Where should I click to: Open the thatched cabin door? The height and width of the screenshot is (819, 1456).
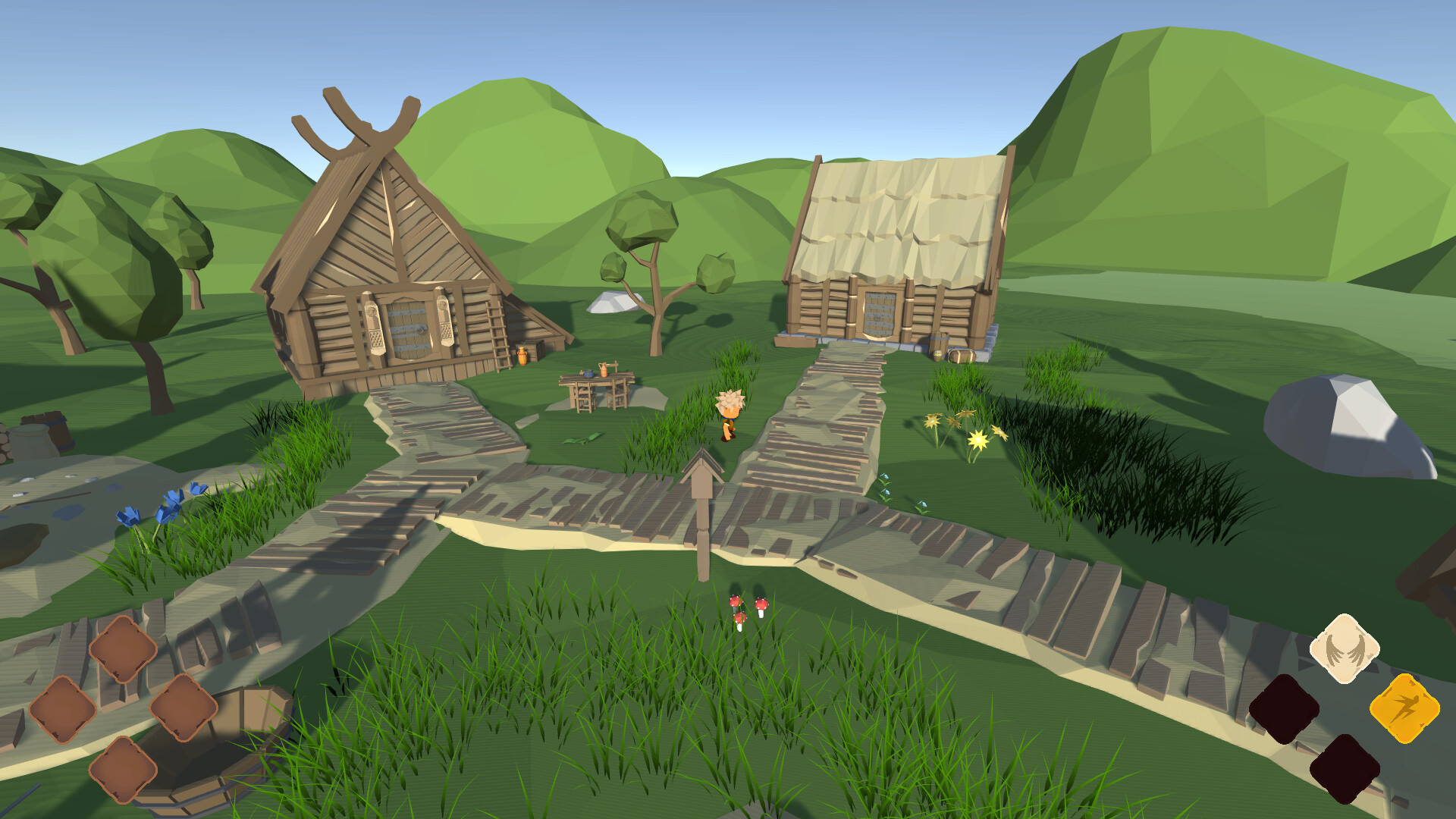880,315
